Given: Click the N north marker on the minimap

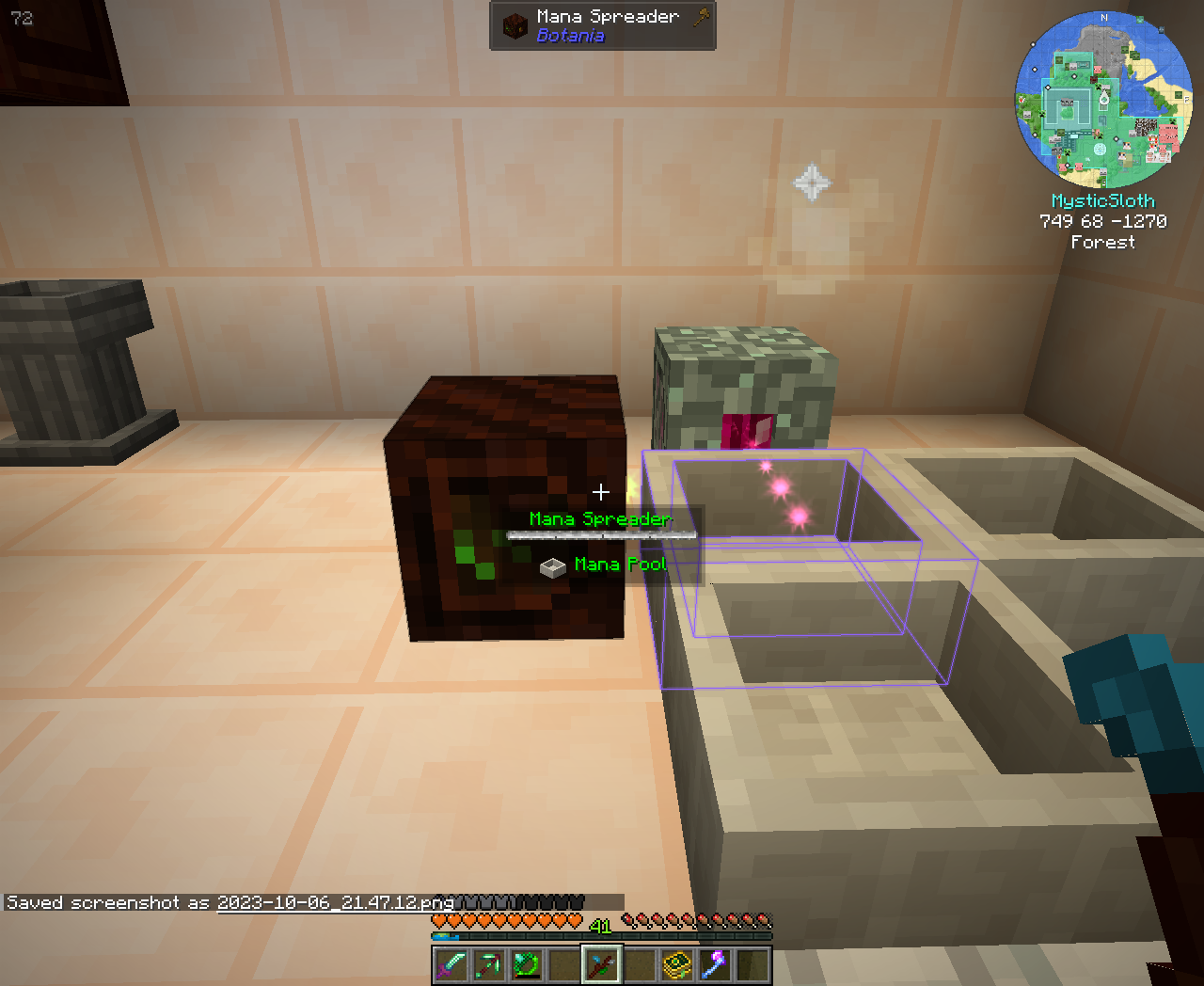Looking at the screenshot, I should pyautogui.click(x=1103, y=17).
